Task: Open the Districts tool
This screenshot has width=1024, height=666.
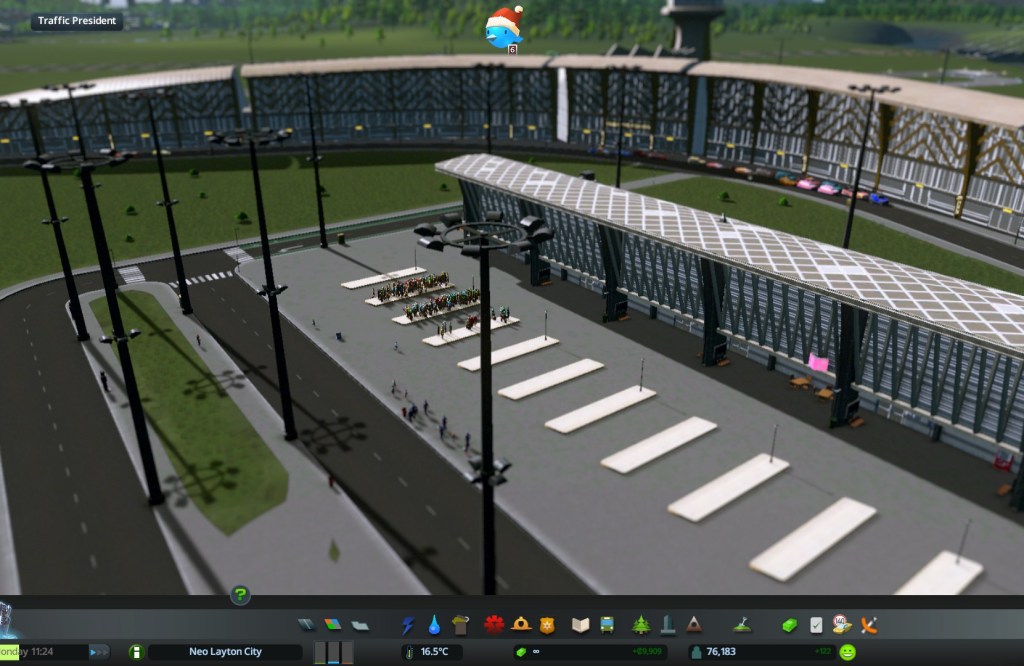Action: 360,625
